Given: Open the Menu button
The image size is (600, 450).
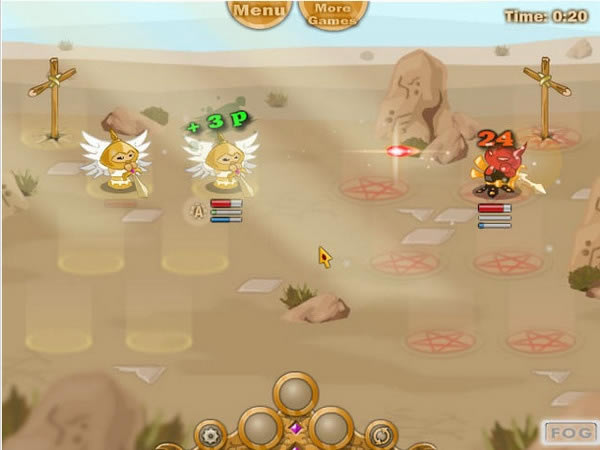Looking at the screenshot, I should (259, 13).
